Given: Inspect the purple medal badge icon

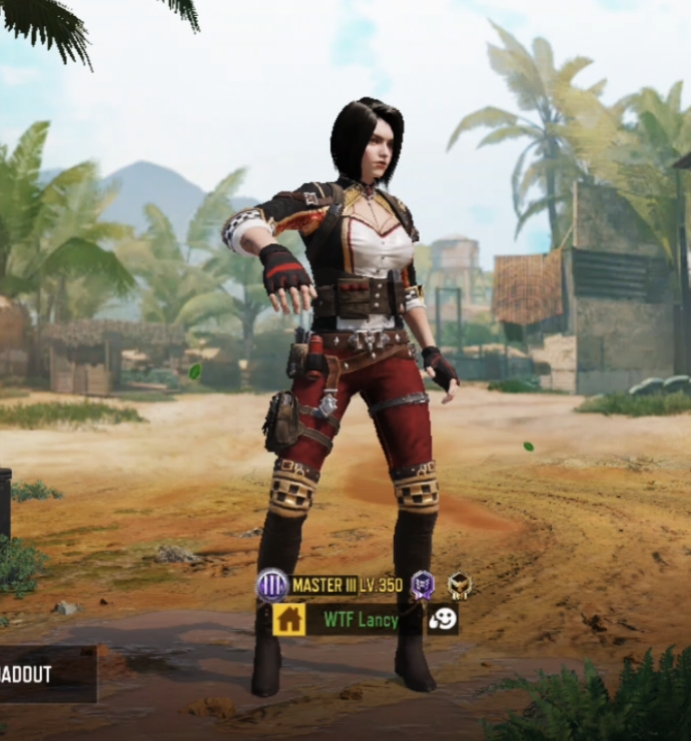Looking at the screenshot, I should pos(423,585).
